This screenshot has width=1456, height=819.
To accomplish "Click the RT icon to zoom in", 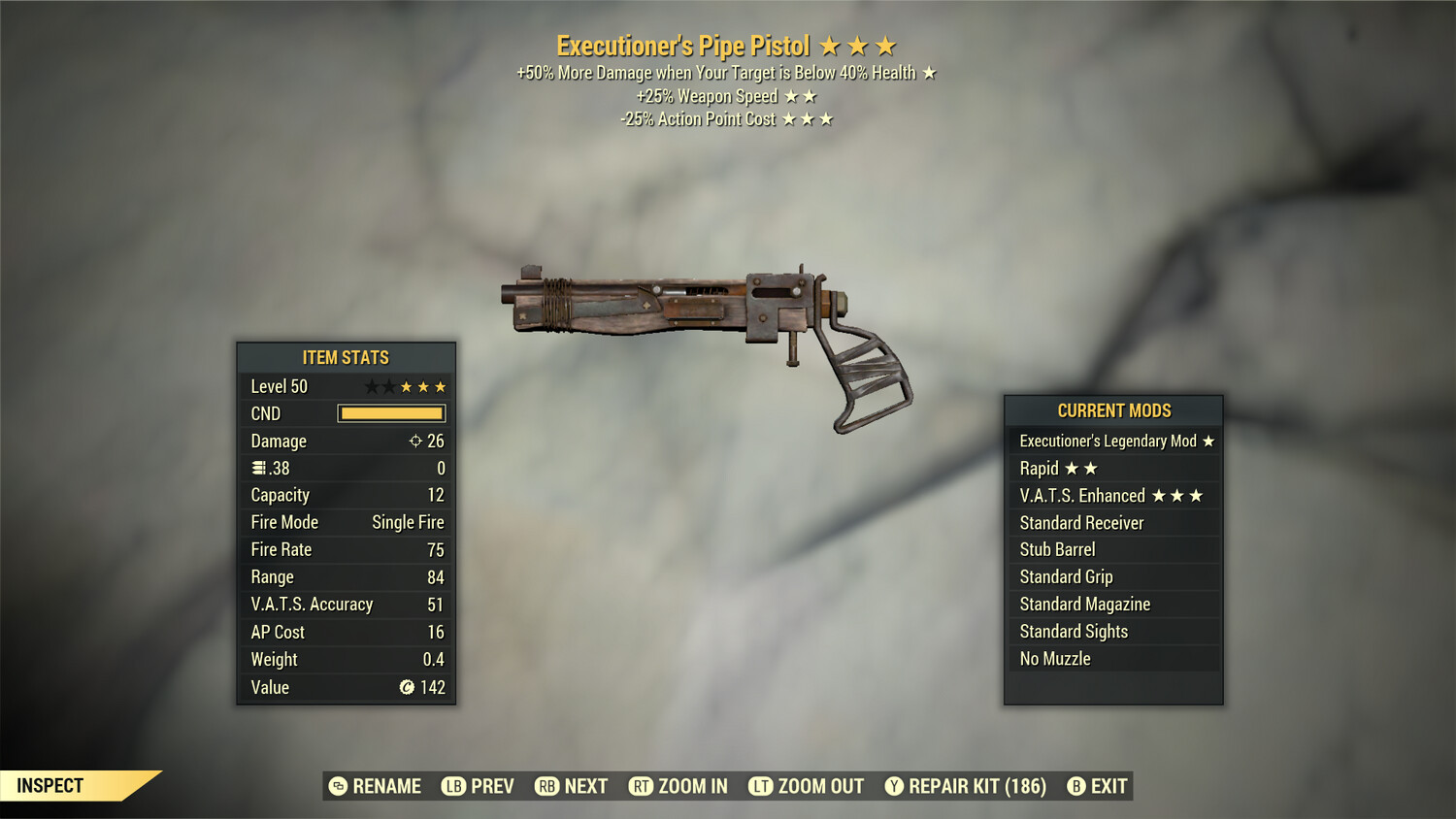I will point(642,786).
